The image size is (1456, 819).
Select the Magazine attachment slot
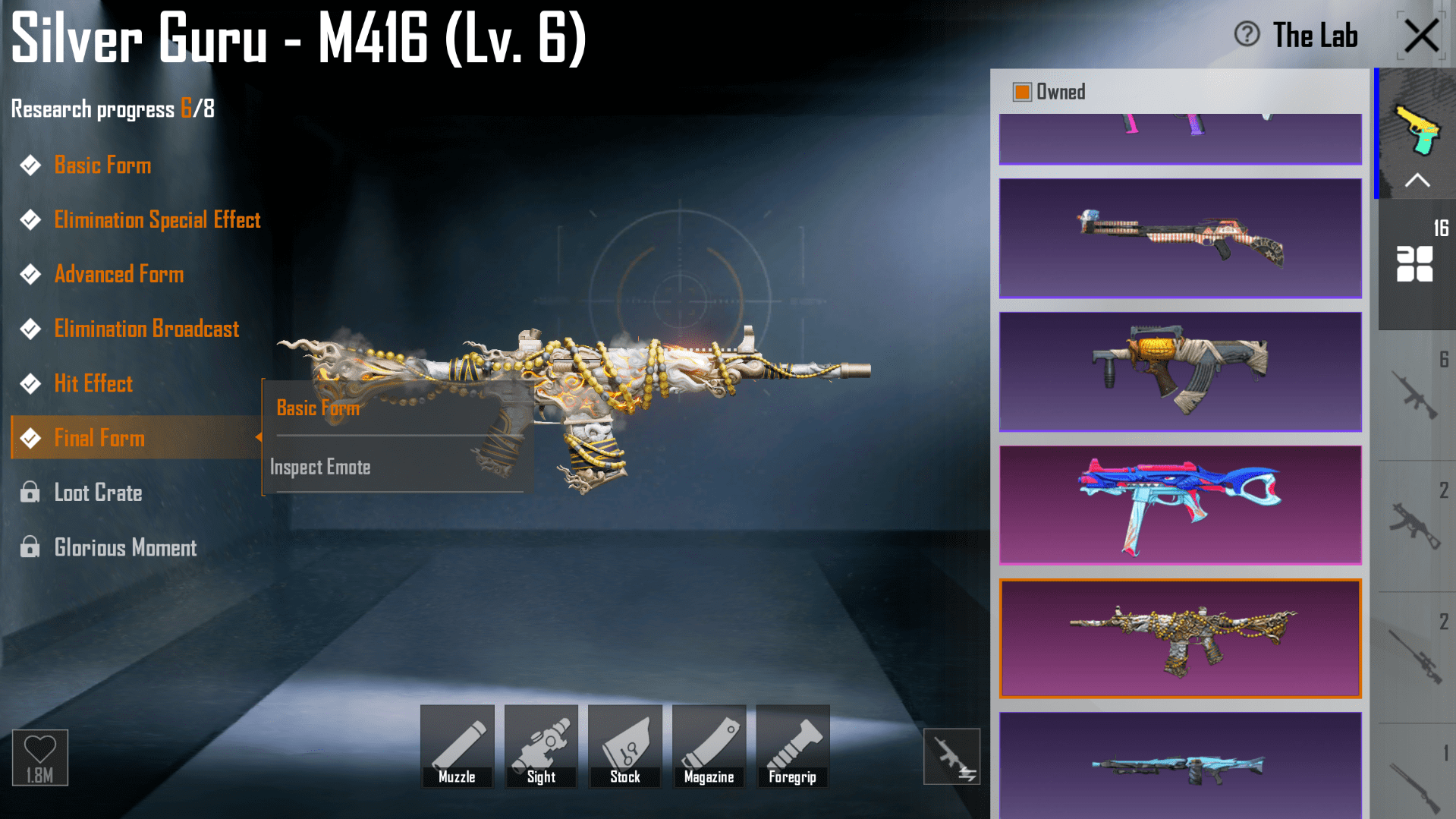(x=709, y=746)
